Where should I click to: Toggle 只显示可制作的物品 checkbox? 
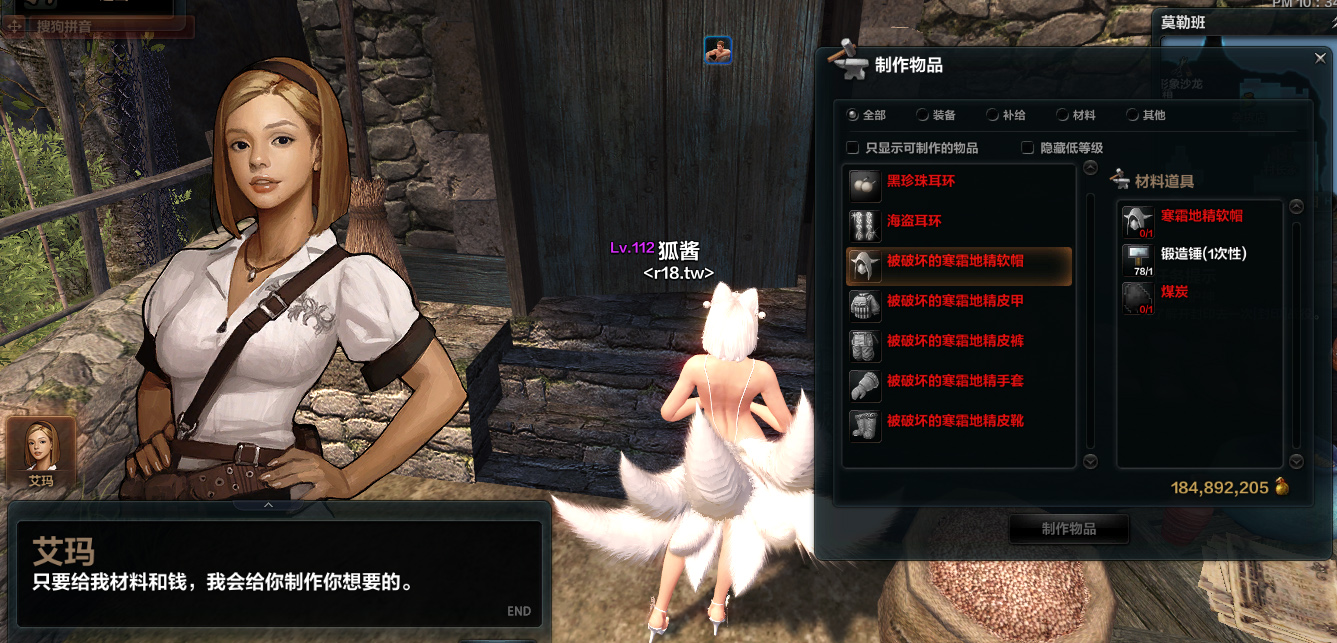pyautogui.click(x=853, y=148)
